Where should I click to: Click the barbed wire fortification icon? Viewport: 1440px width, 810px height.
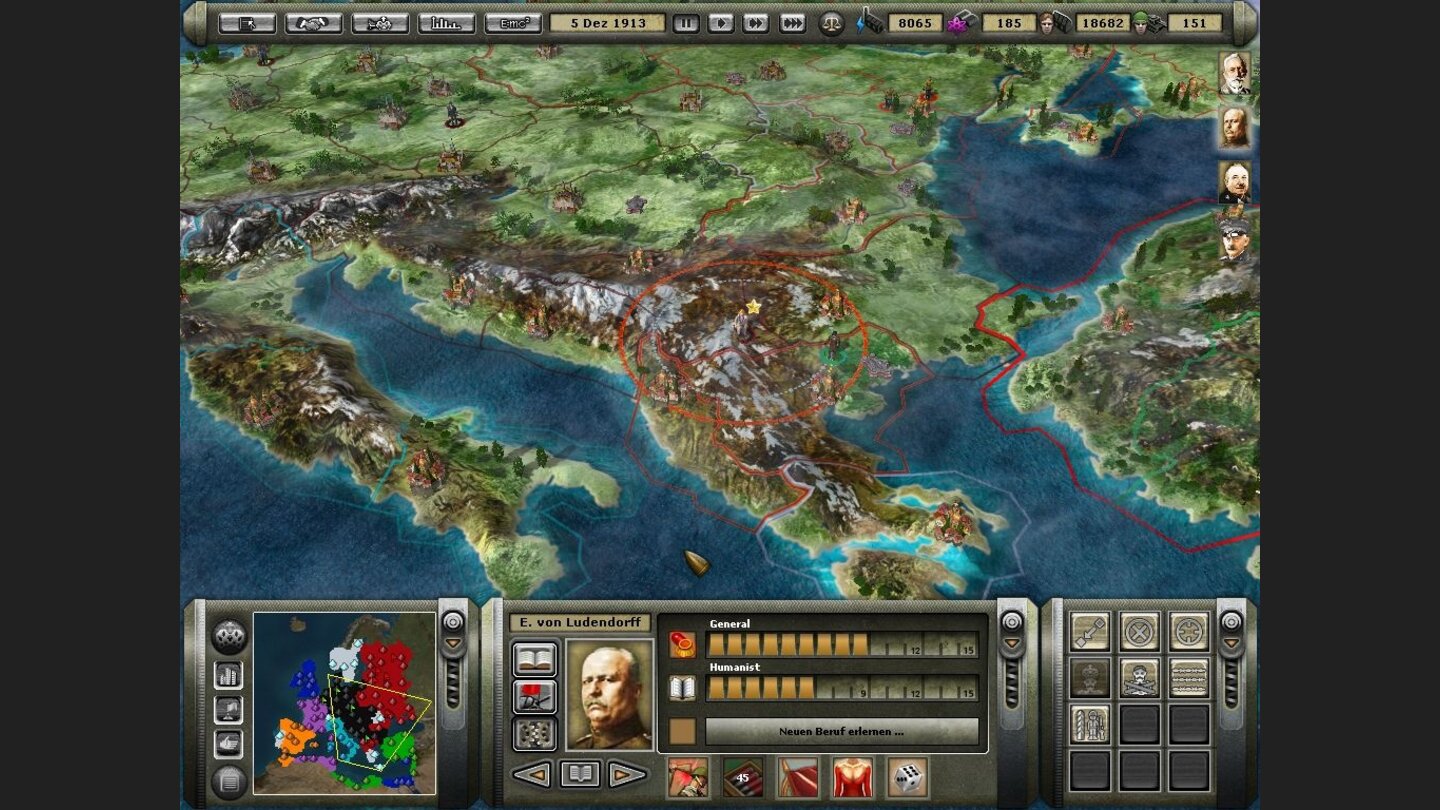(x=1186, y=680)
